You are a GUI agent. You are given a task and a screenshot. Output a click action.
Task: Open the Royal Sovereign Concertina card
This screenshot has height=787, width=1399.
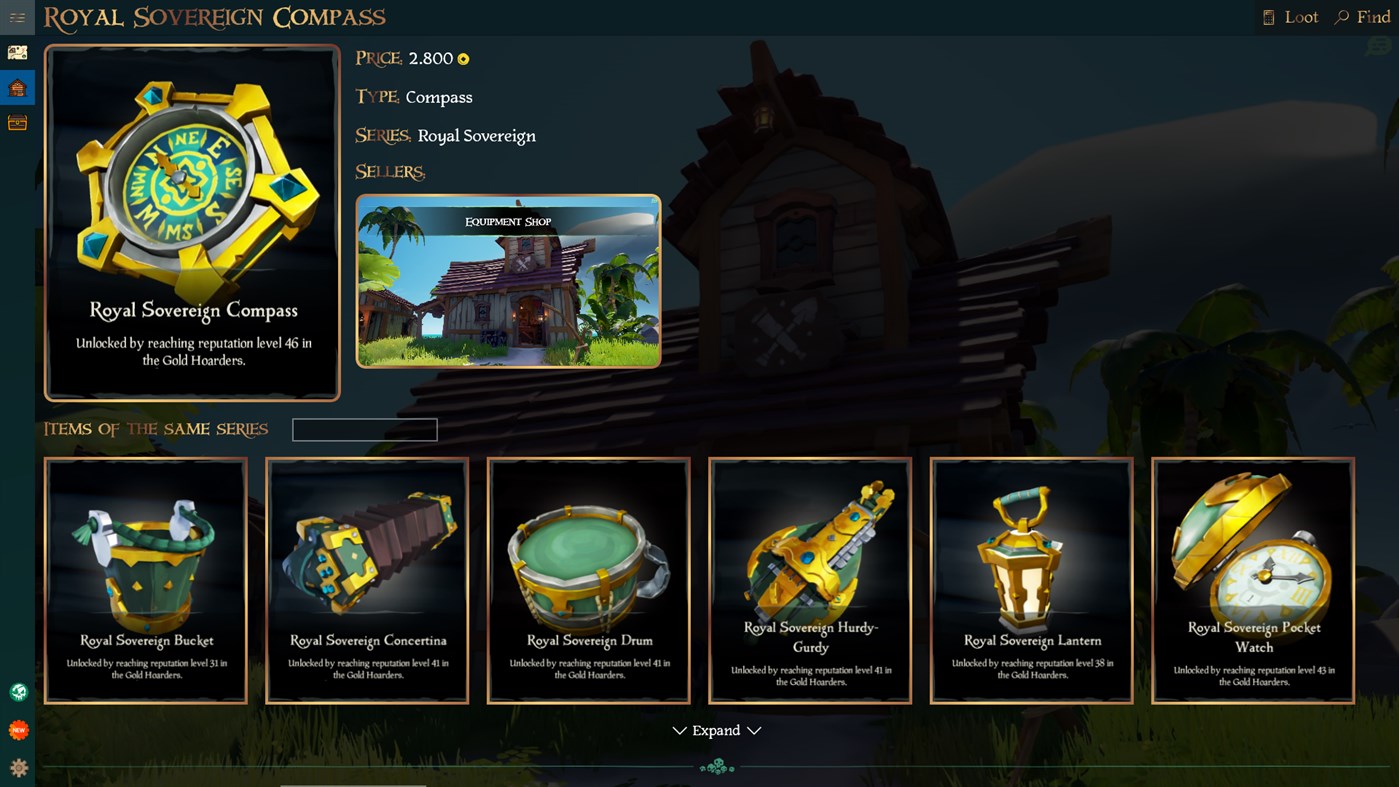click(366, 580)
